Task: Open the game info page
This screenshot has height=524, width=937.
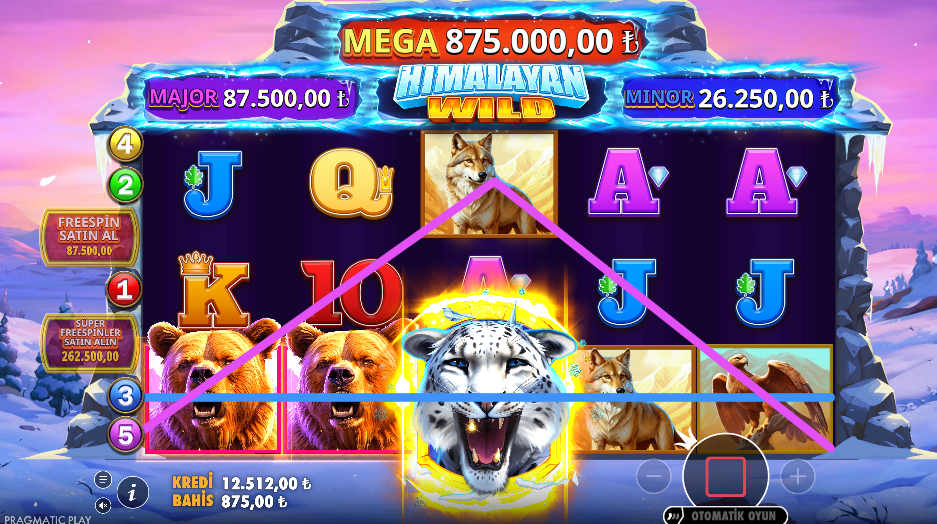Action: (133, 491)
